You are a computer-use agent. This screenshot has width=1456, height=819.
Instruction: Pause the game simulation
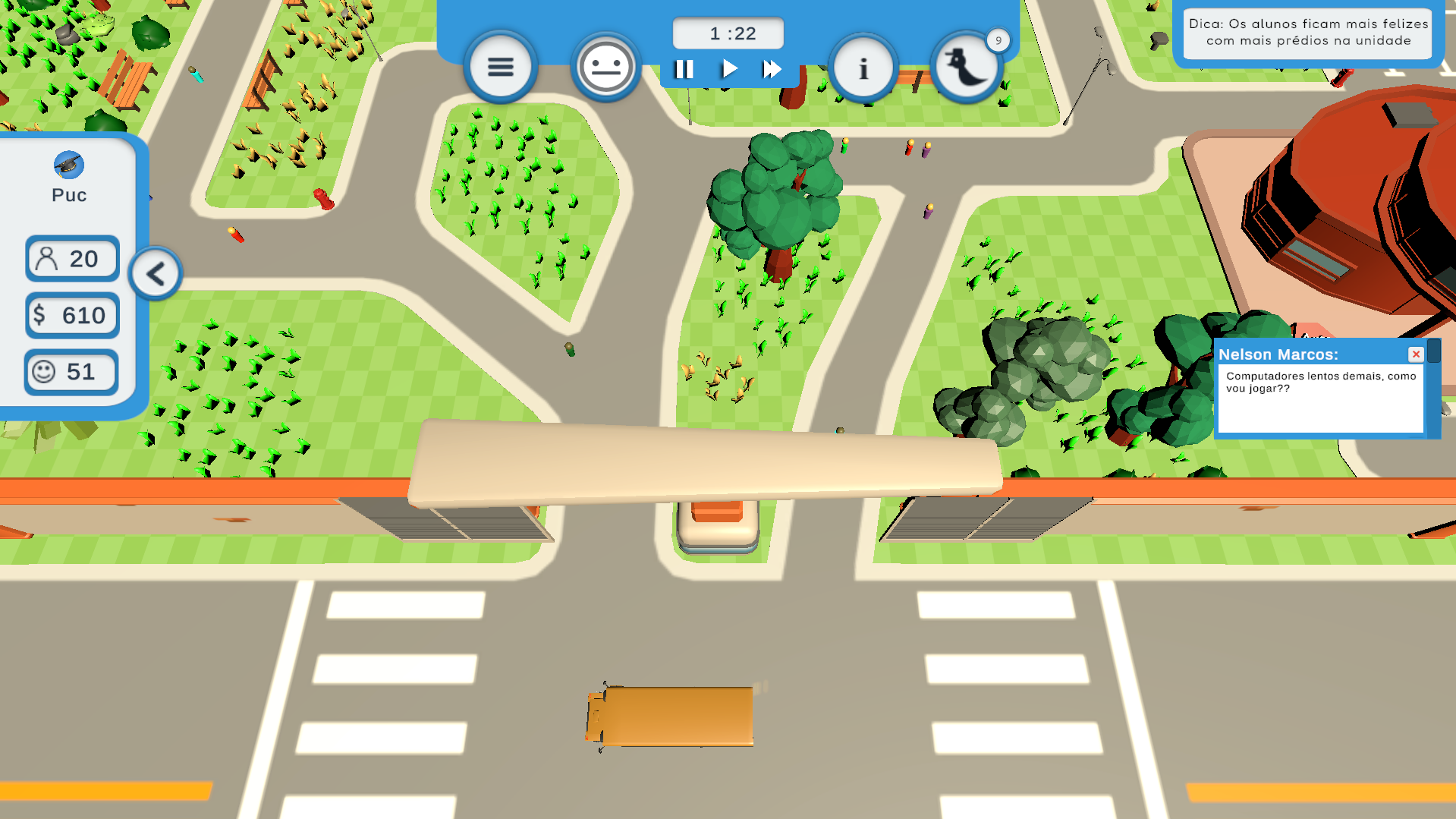click(684, 68)
